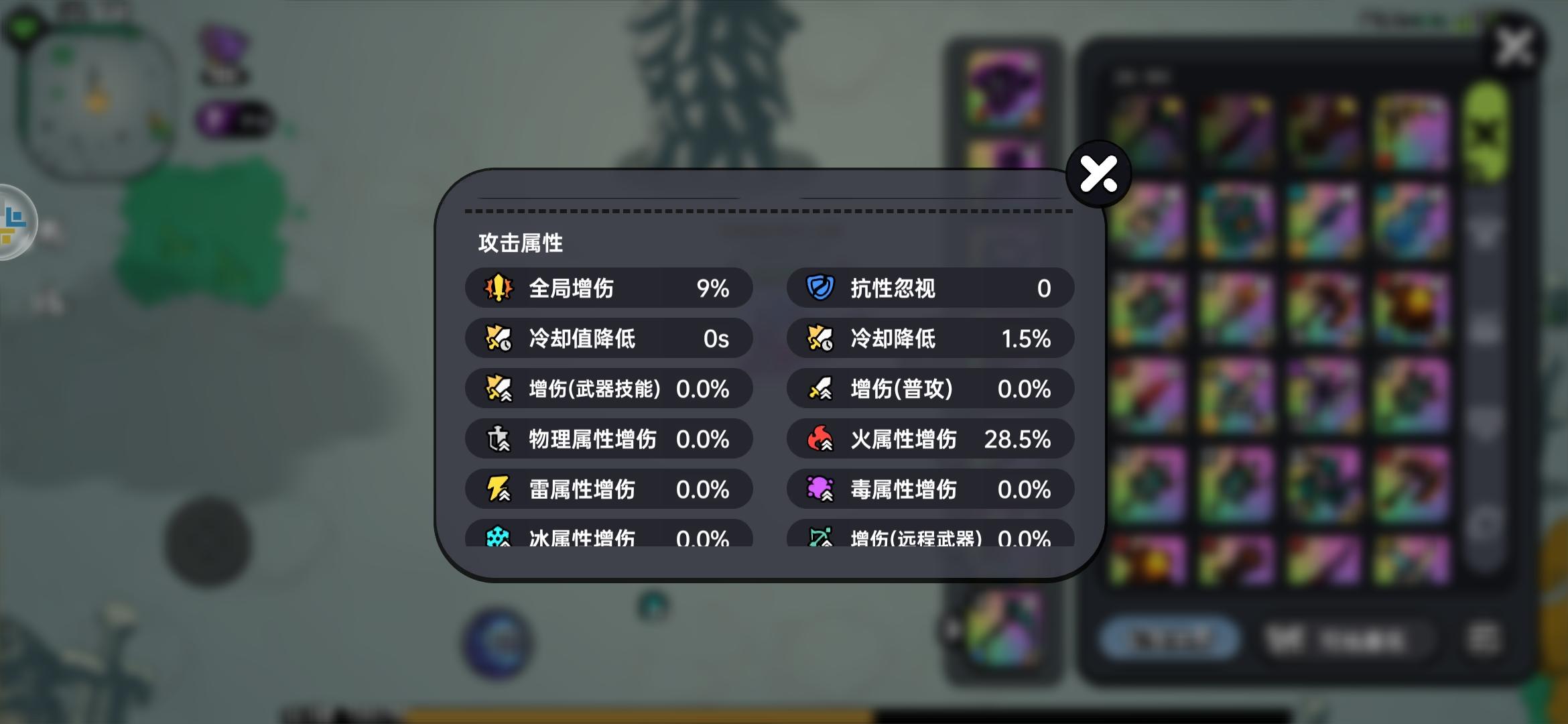Click the bow icon for 增伤(远程武器)

820,536
